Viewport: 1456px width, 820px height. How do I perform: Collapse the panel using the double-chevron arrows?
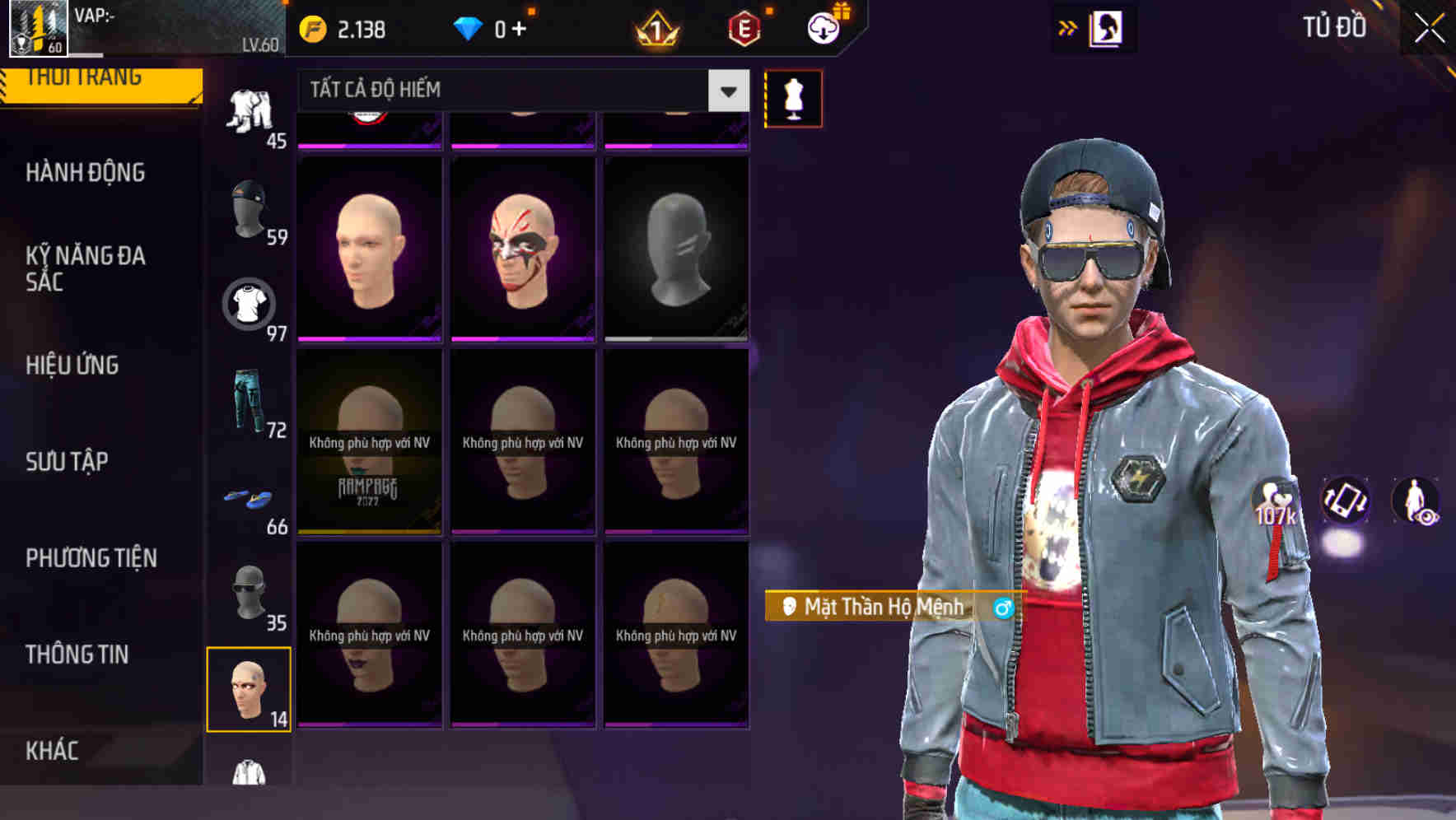[x=1066, y=27]
